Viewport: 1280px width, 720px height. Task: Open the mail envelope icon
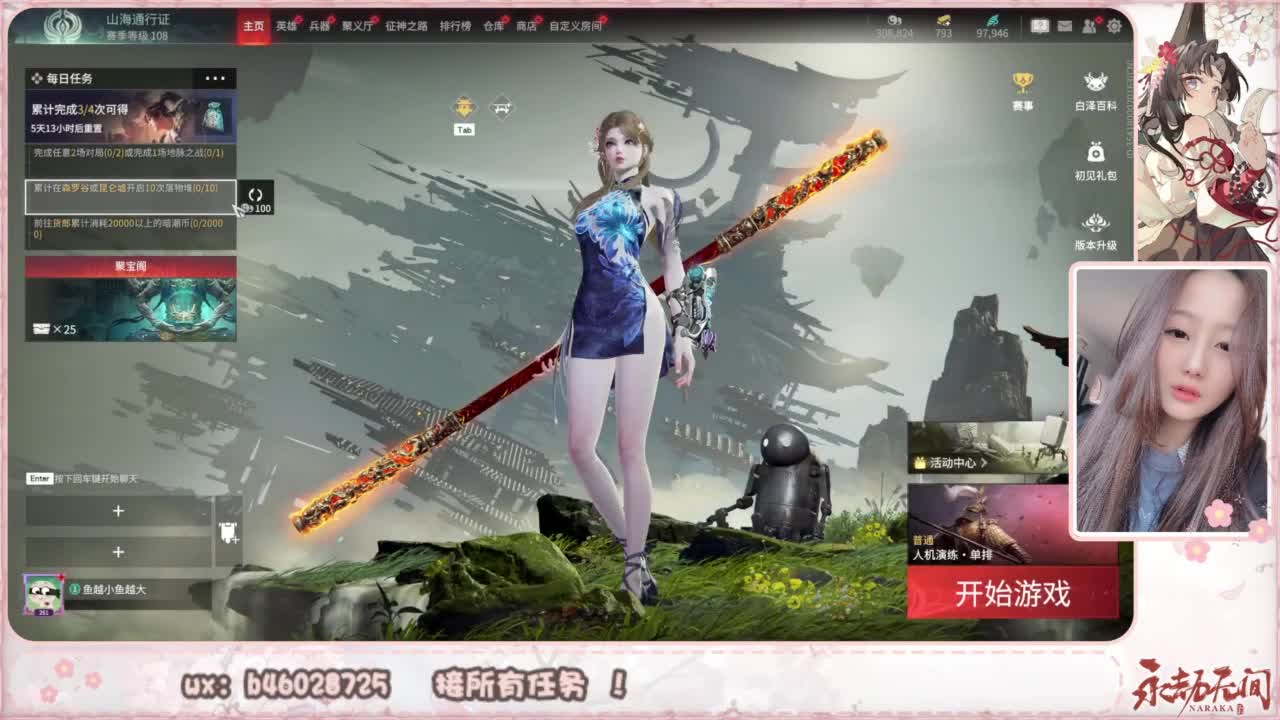coord(1064,25)
